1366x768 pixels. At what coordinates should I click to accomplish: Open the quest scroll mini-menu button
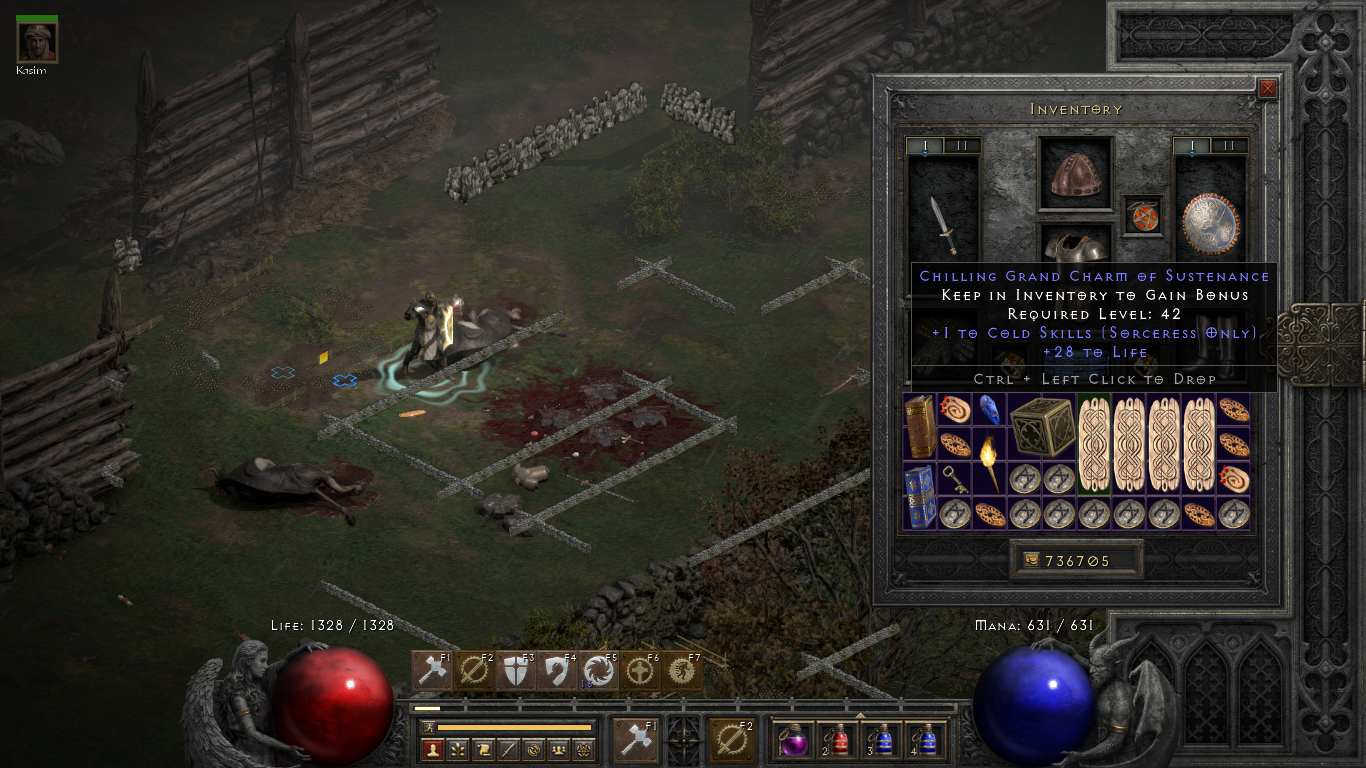[x=483, y=749]
